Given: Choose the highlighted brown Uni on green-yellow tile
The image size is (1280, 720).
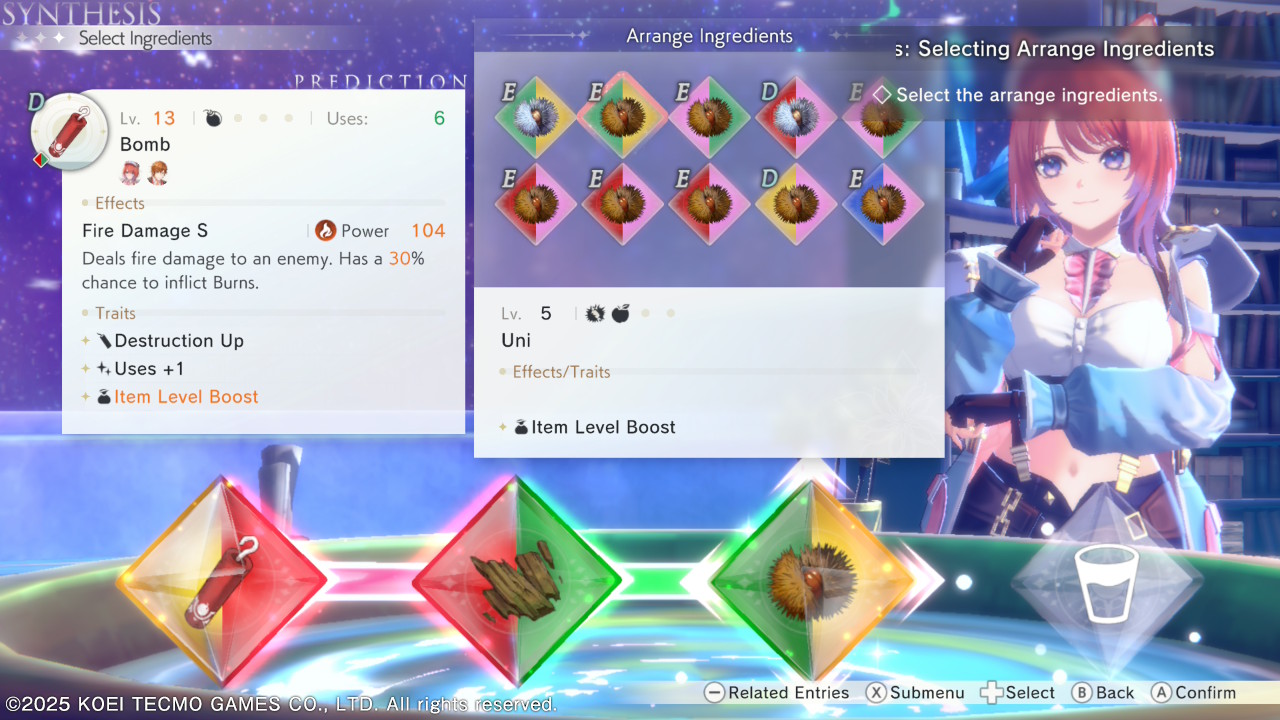Looking at the screenshot, I should (622, 116).
